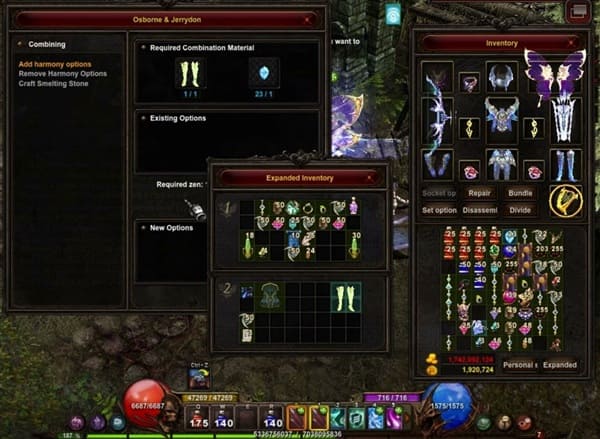Open the Personal store button

click(520, 365)
